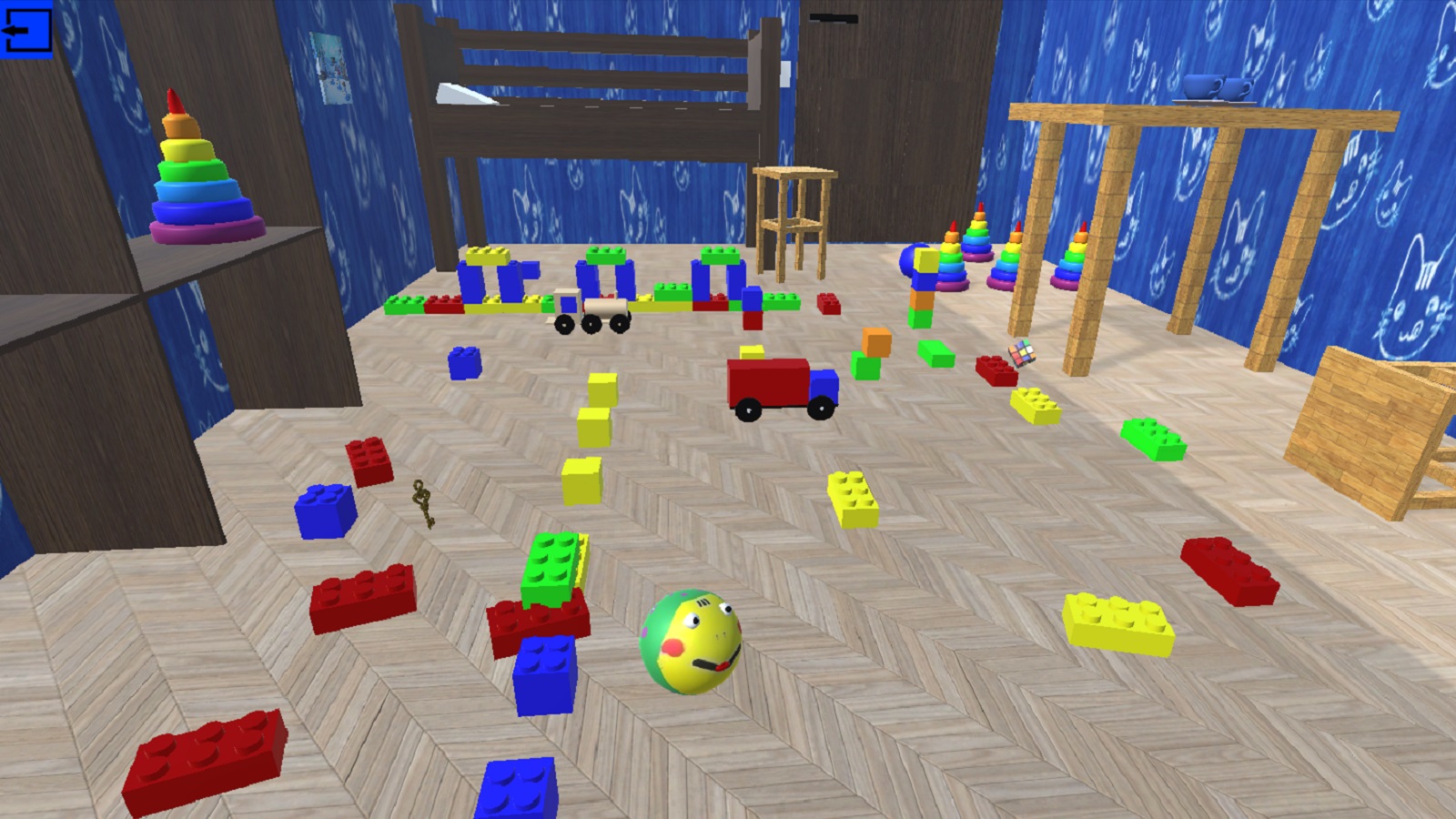Select the wooden train with white cargo

pos(591,305)
